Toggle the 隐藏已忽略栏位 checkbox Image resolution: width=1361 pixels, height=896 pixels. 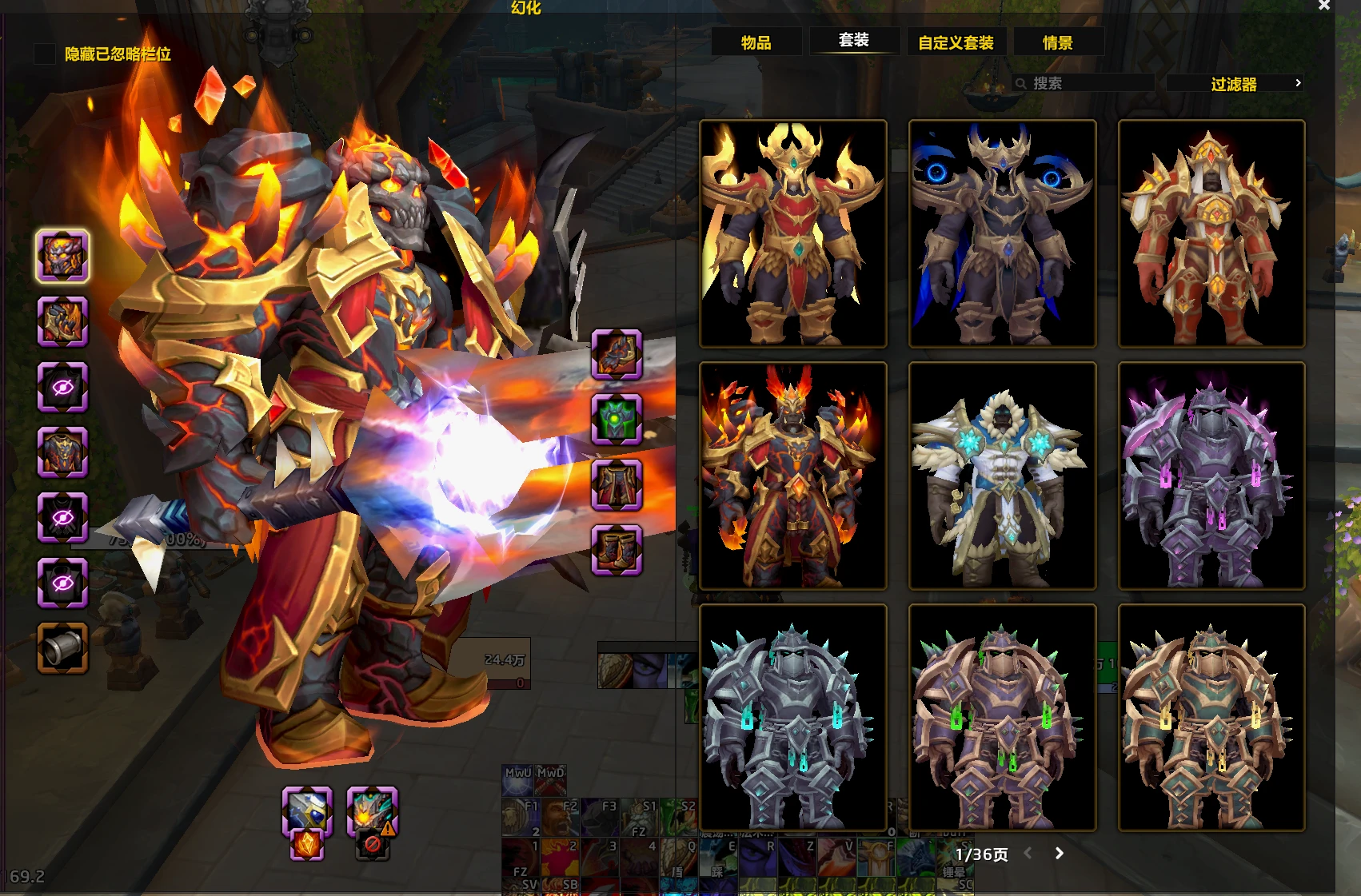[45, 54]
